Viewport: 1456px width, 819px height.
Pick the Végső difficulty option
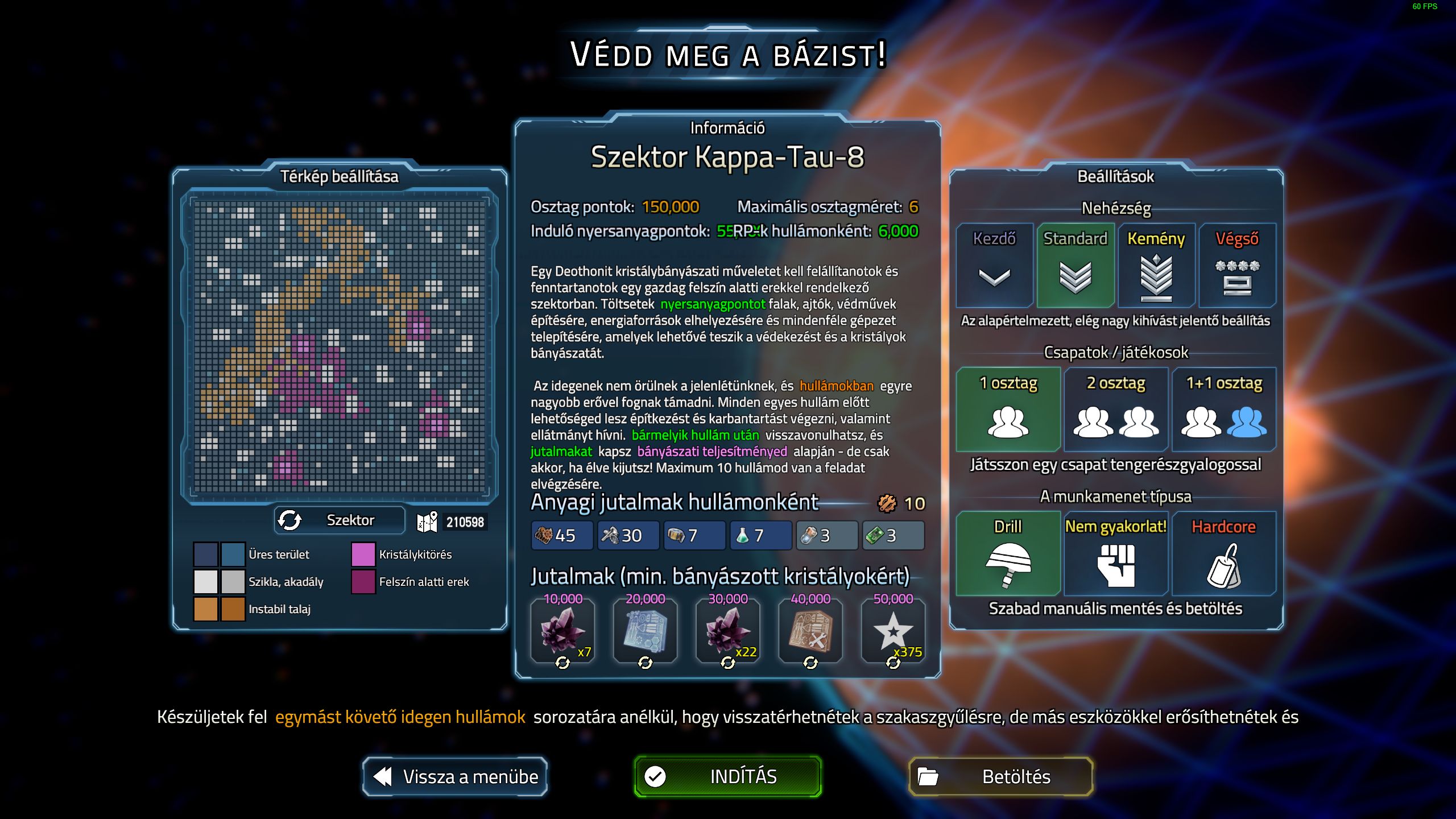[x=1237, y=265]
